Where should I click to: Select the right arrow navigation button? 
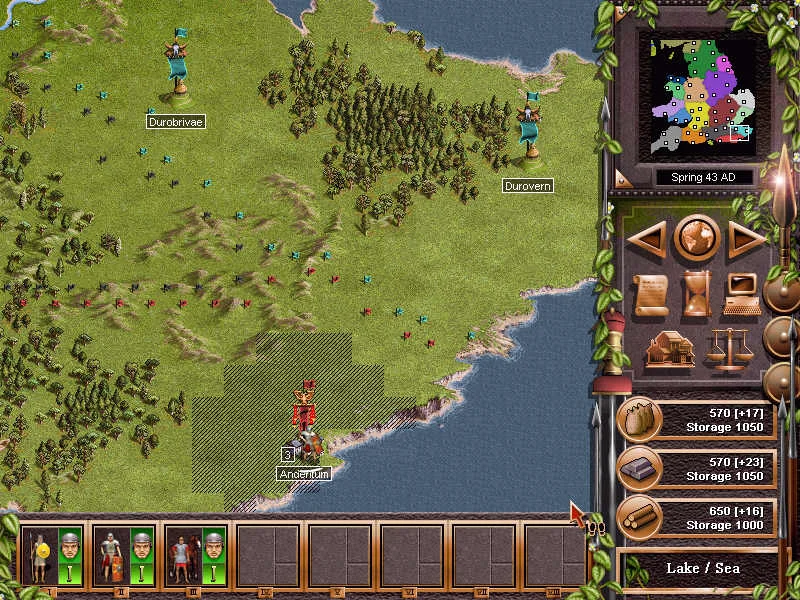pos(746,239)
